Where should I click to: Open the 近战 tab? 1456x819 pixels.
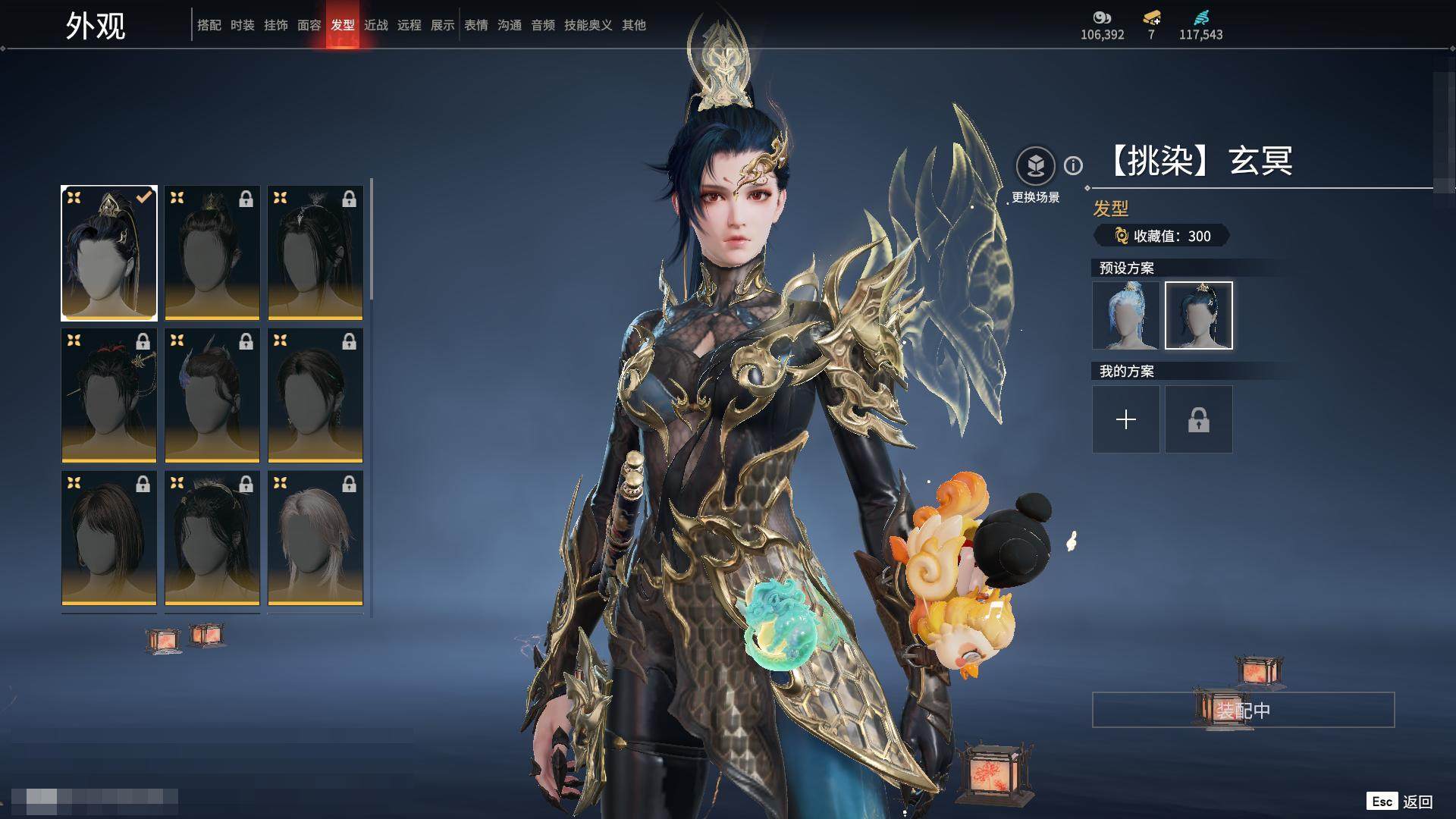376,25
